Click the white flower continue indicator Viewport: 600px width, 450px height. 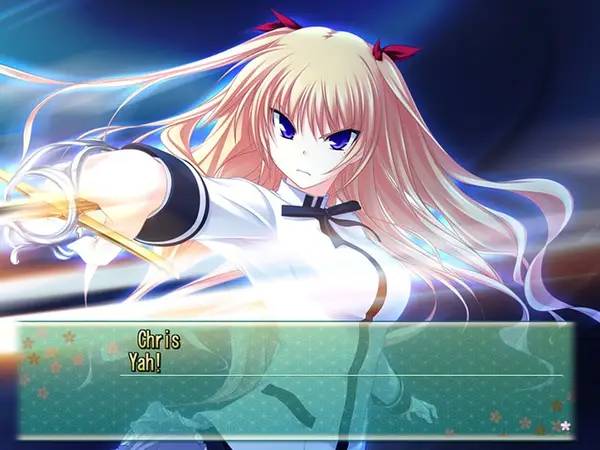(565, 427)
